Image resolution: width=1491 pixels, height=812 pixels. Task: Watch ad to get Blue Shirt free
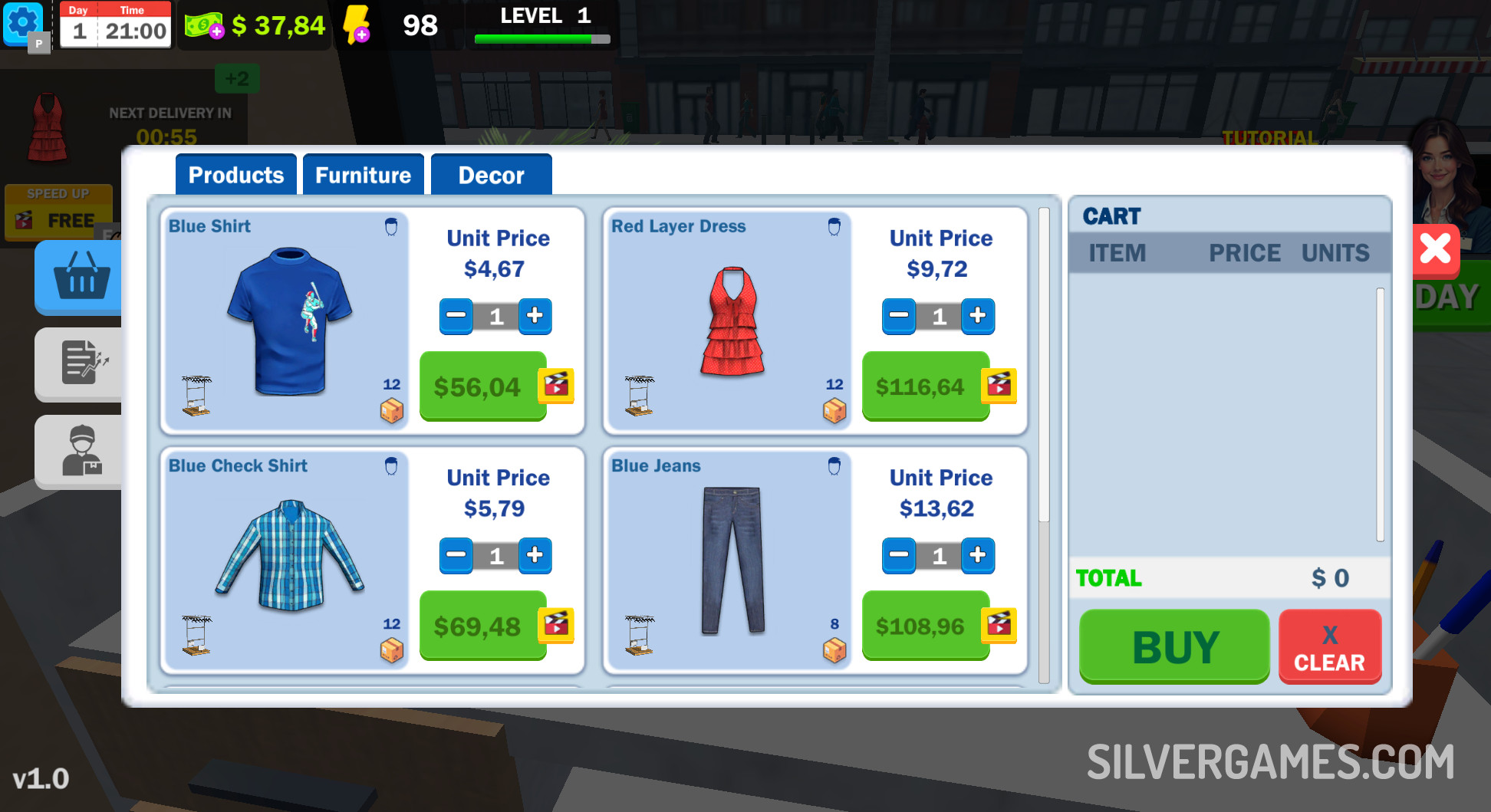click(557, 385)
